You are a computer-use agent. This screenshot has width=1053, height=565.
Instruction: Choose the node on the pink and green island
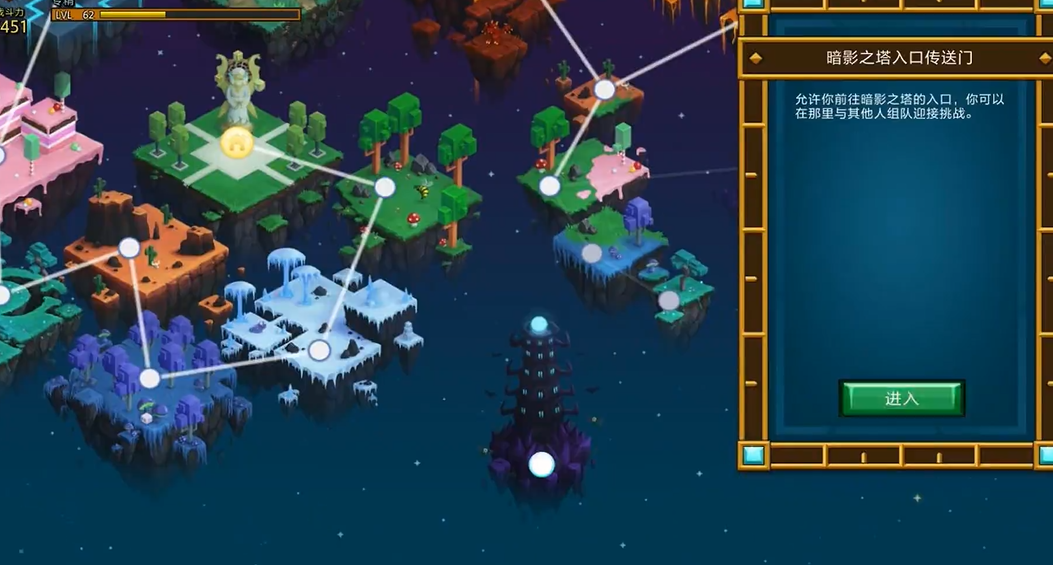click(549, 185)
